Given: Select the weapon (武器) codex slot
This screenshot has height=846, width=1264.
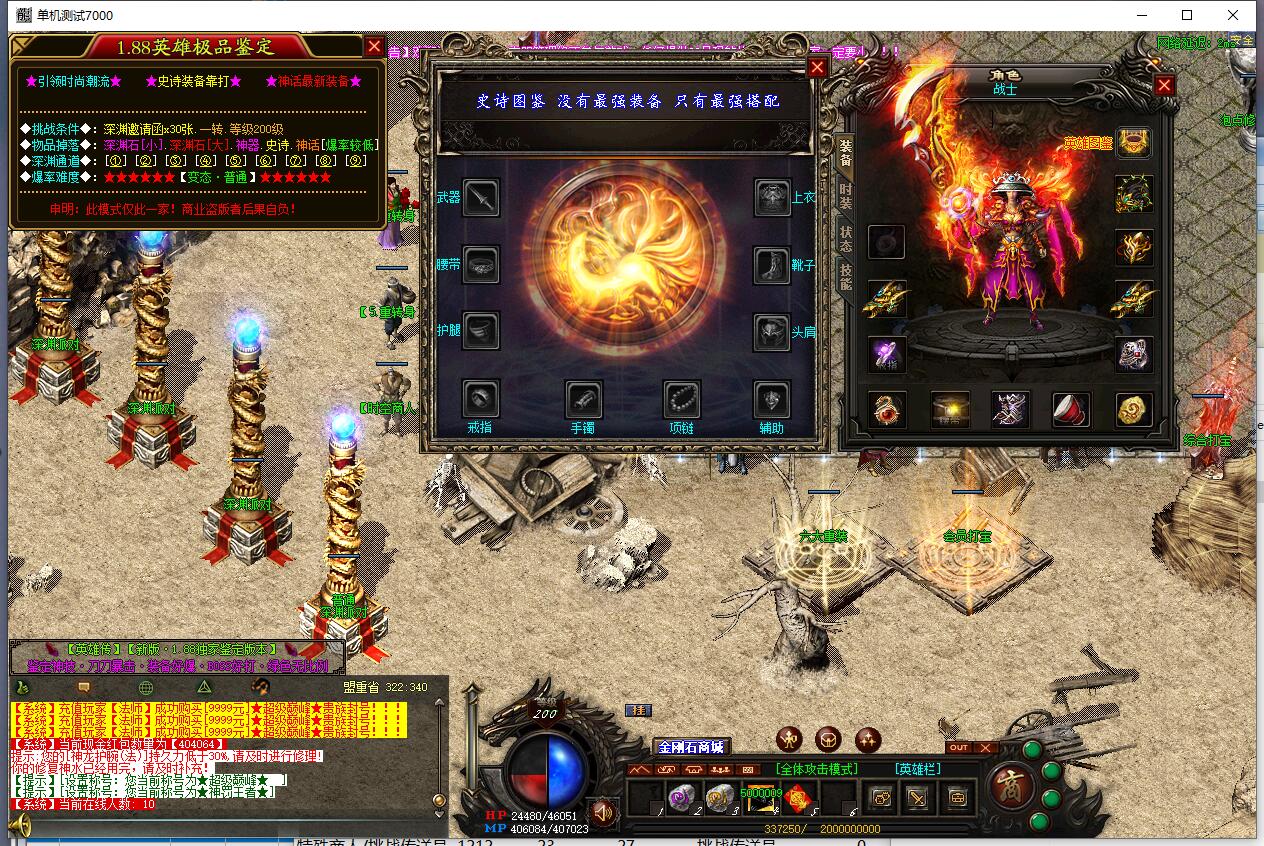Looking at the screenshot, I should [481, 198].
